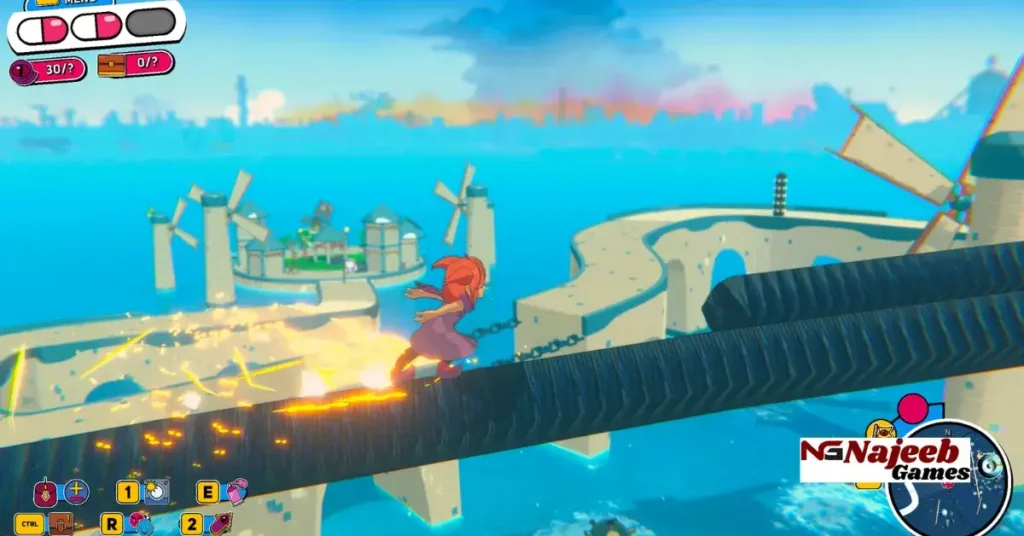Screen dimensions: 1024x536
Task: Click the pink circle above the minimap
Action: (912, 409)
